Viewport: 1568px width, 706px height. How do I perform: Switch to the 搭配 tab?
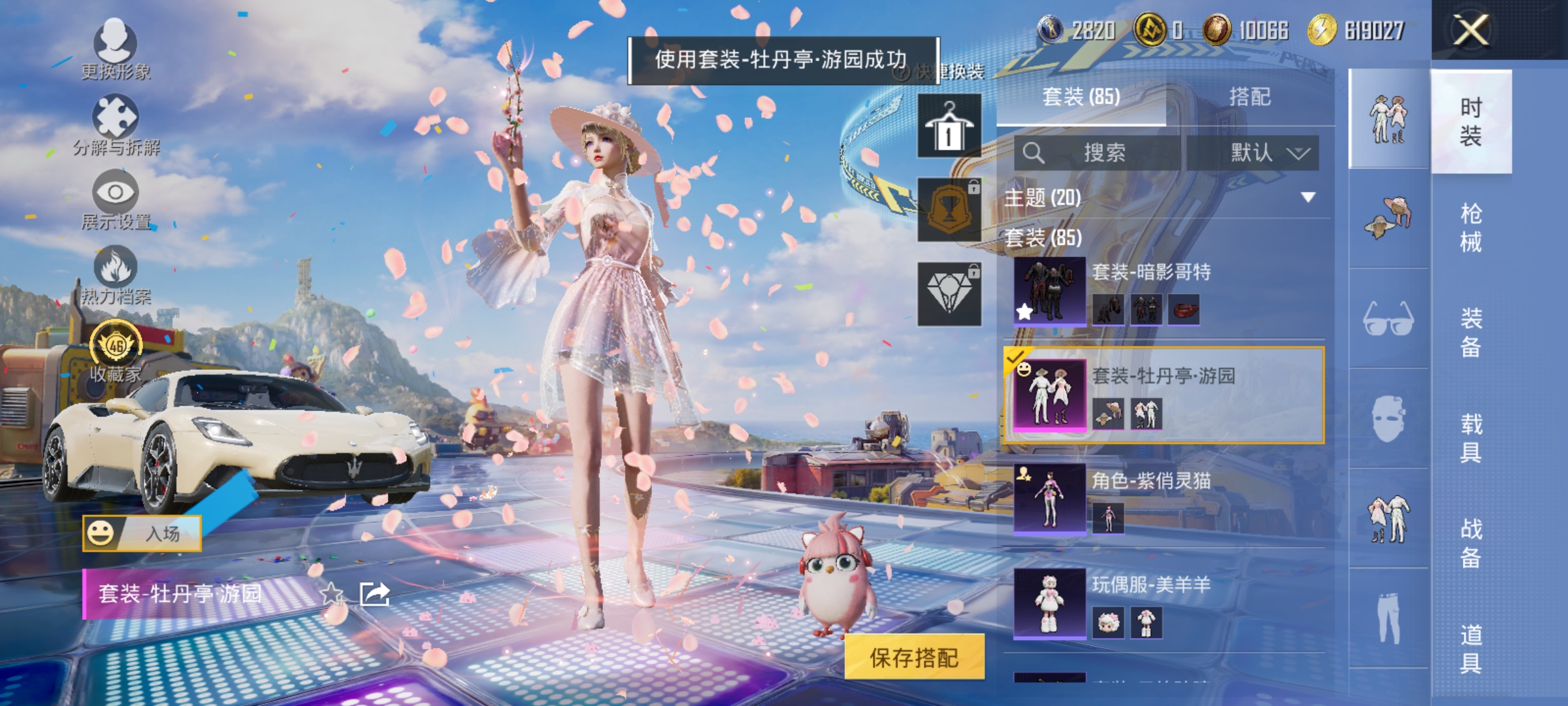pos(1252,96)
